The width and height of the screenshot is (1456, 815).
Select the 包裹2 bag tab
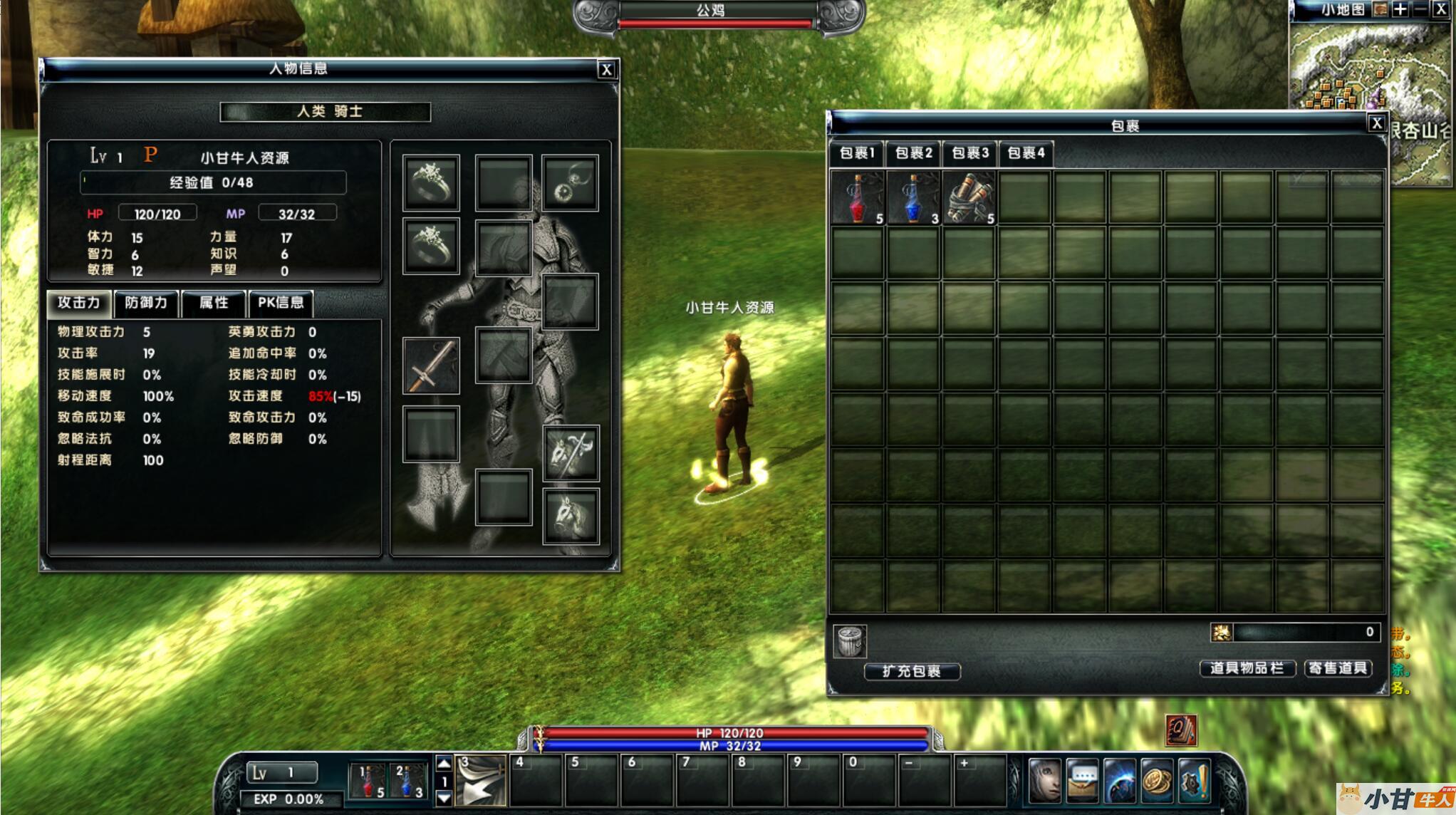913,153
